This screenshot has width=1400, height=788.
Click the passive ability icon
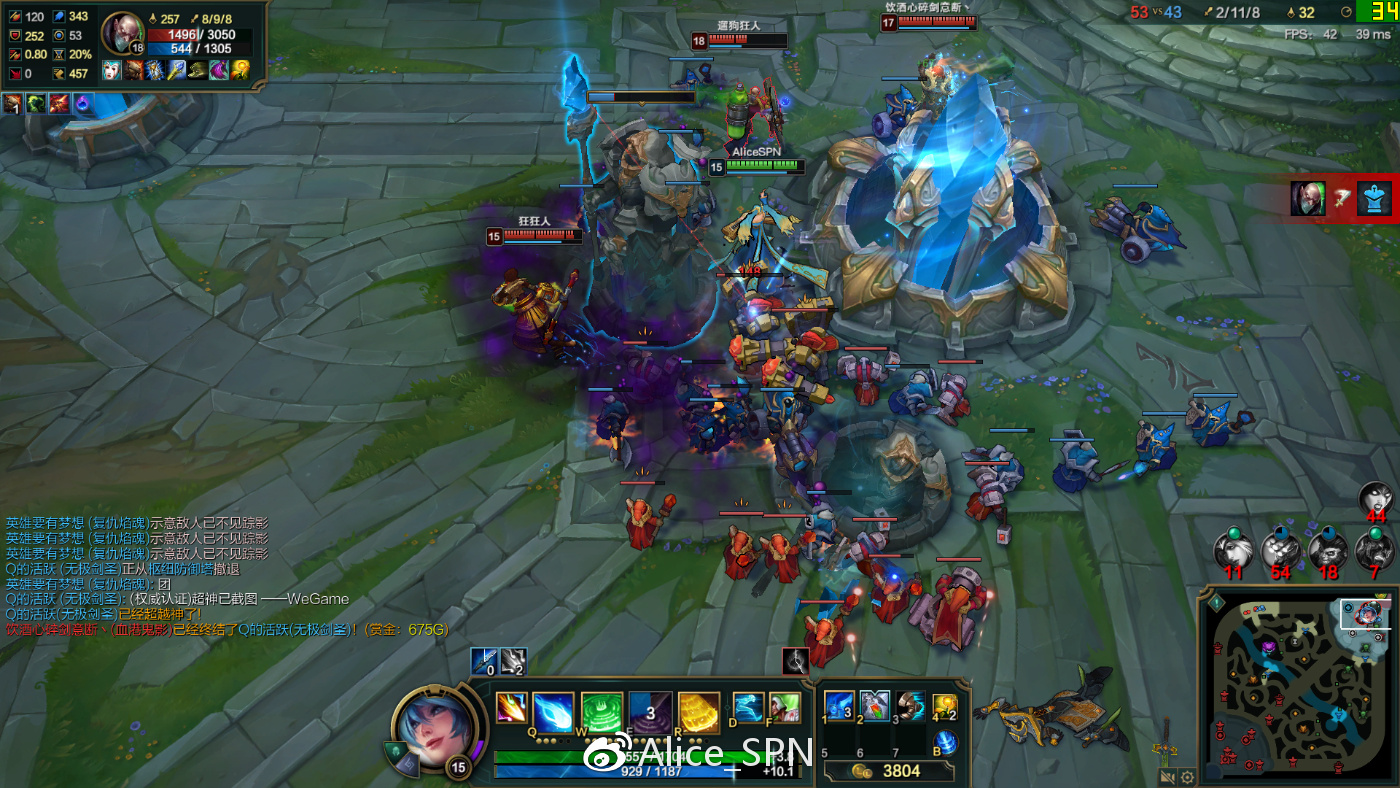511,708
